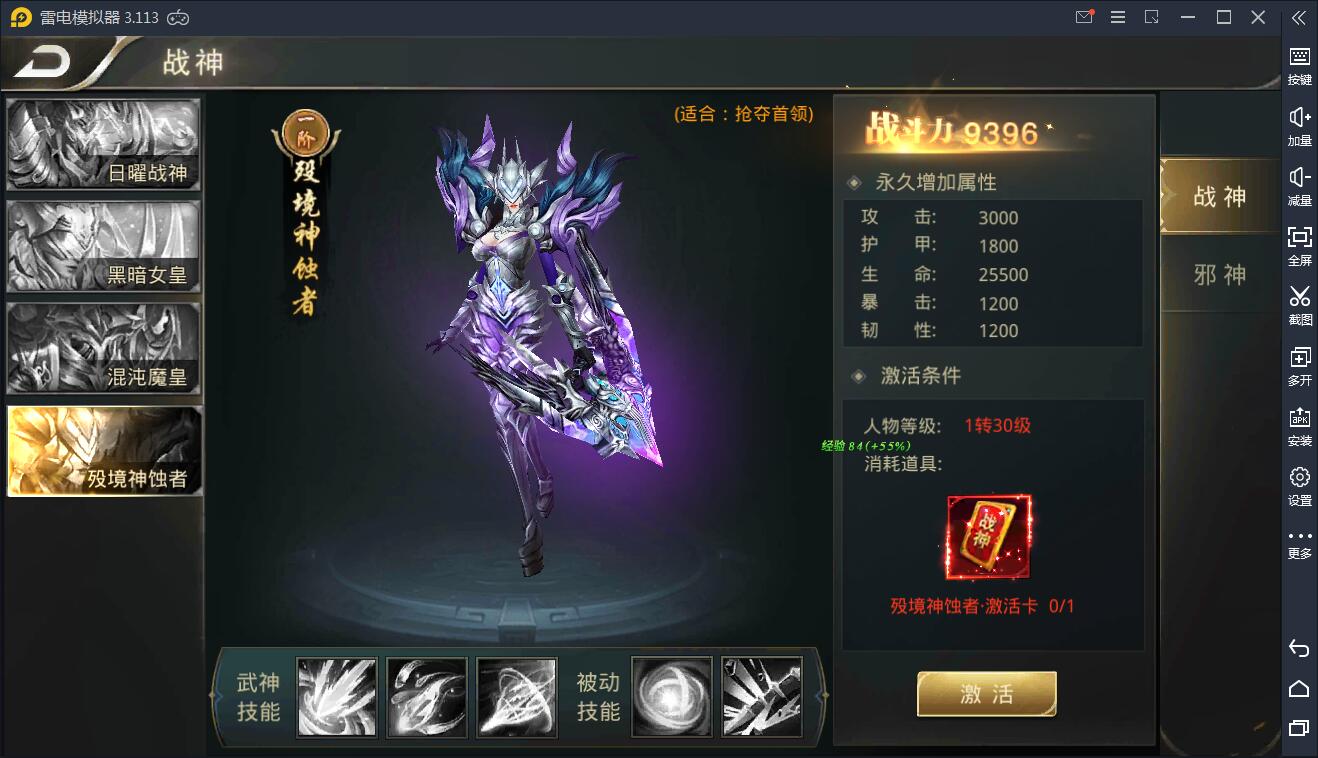1318x758 pixels.
Task: Expand the skill bar with the right arrow
Action: pos(820,696)
